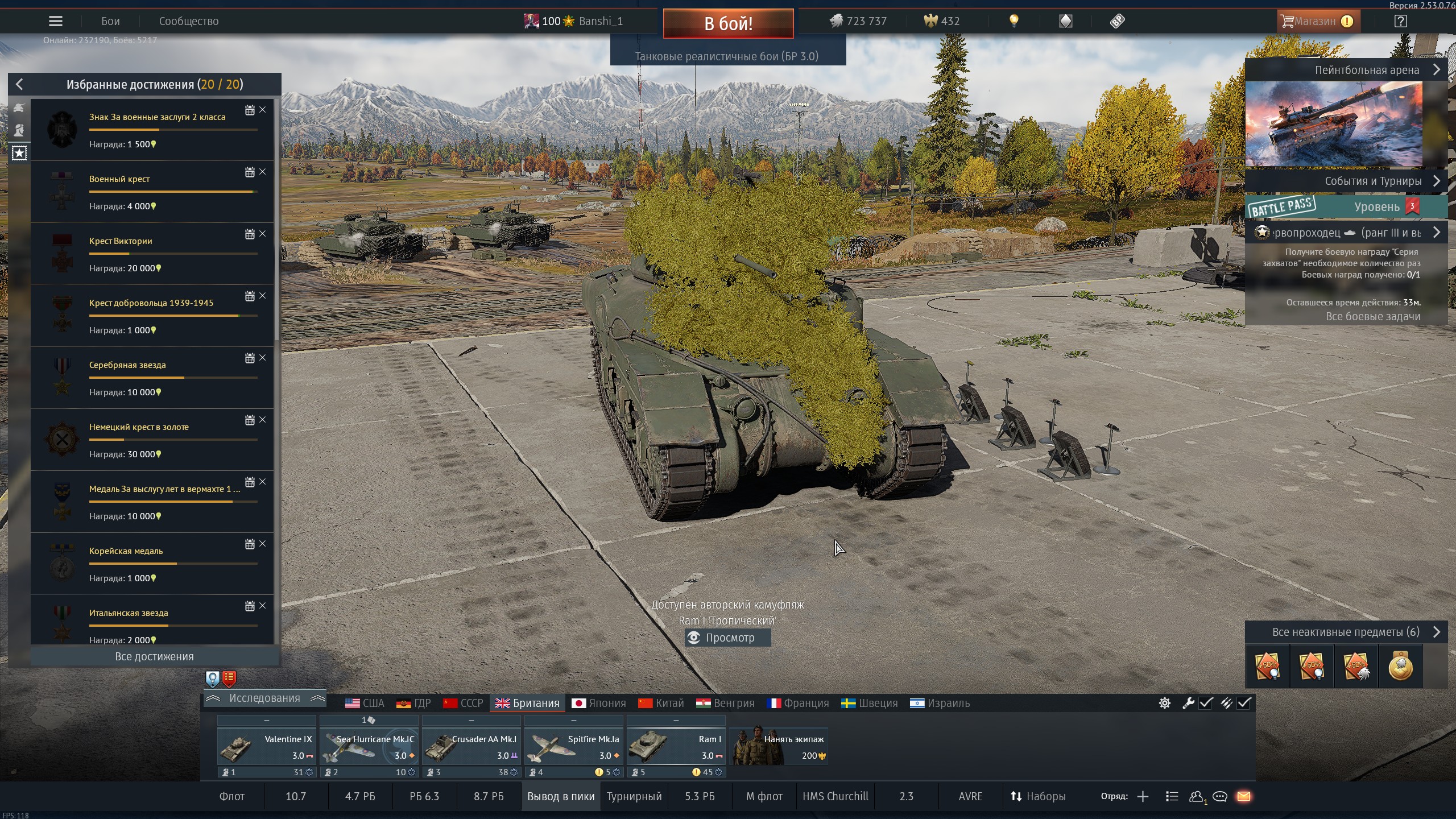This screenshot has height=819, width=1456.
Task: Switch to the США nation tab
Action: coord(365,704)
